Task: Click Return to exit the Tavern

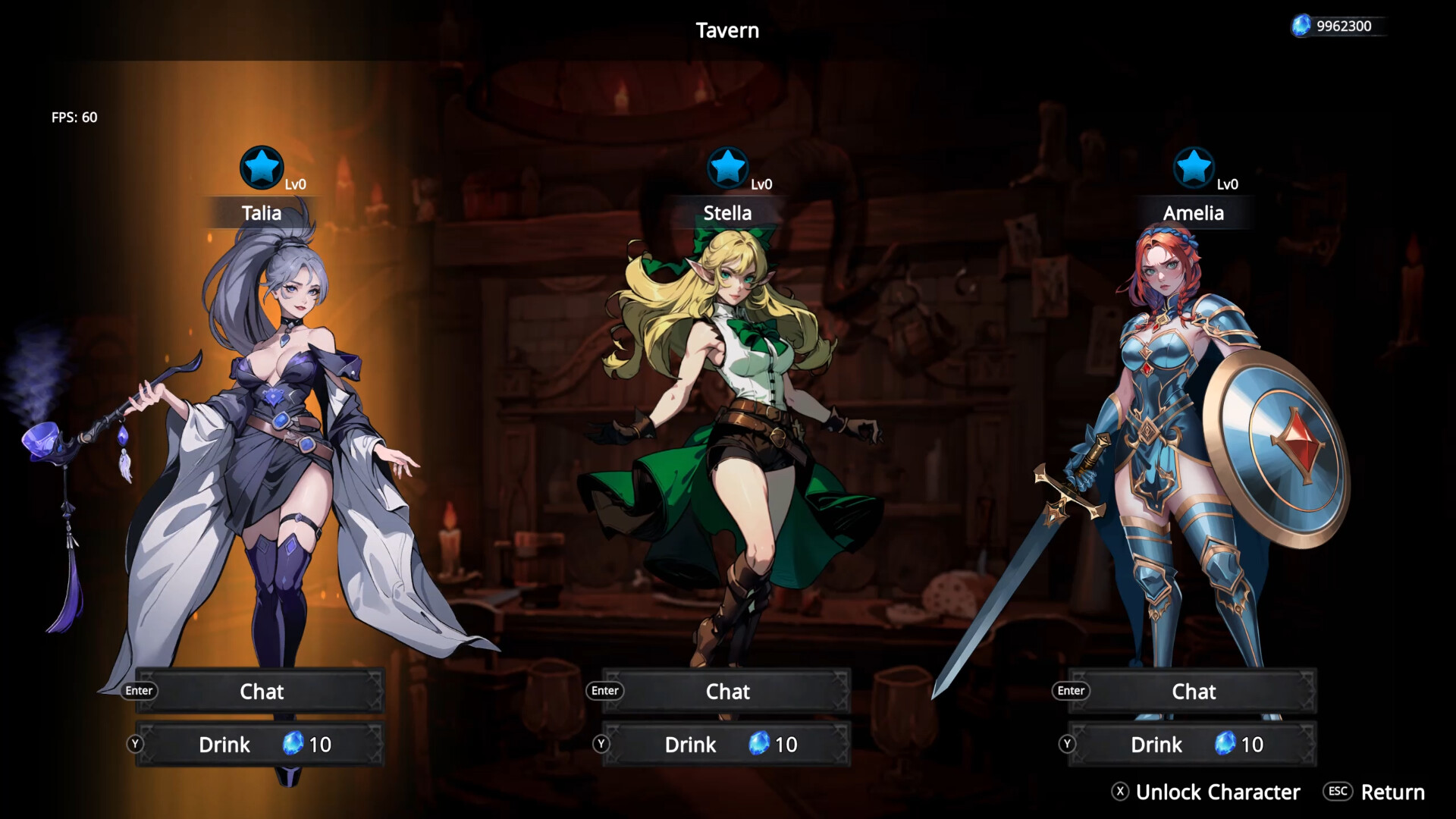Action: click(x=1393, y=792)
